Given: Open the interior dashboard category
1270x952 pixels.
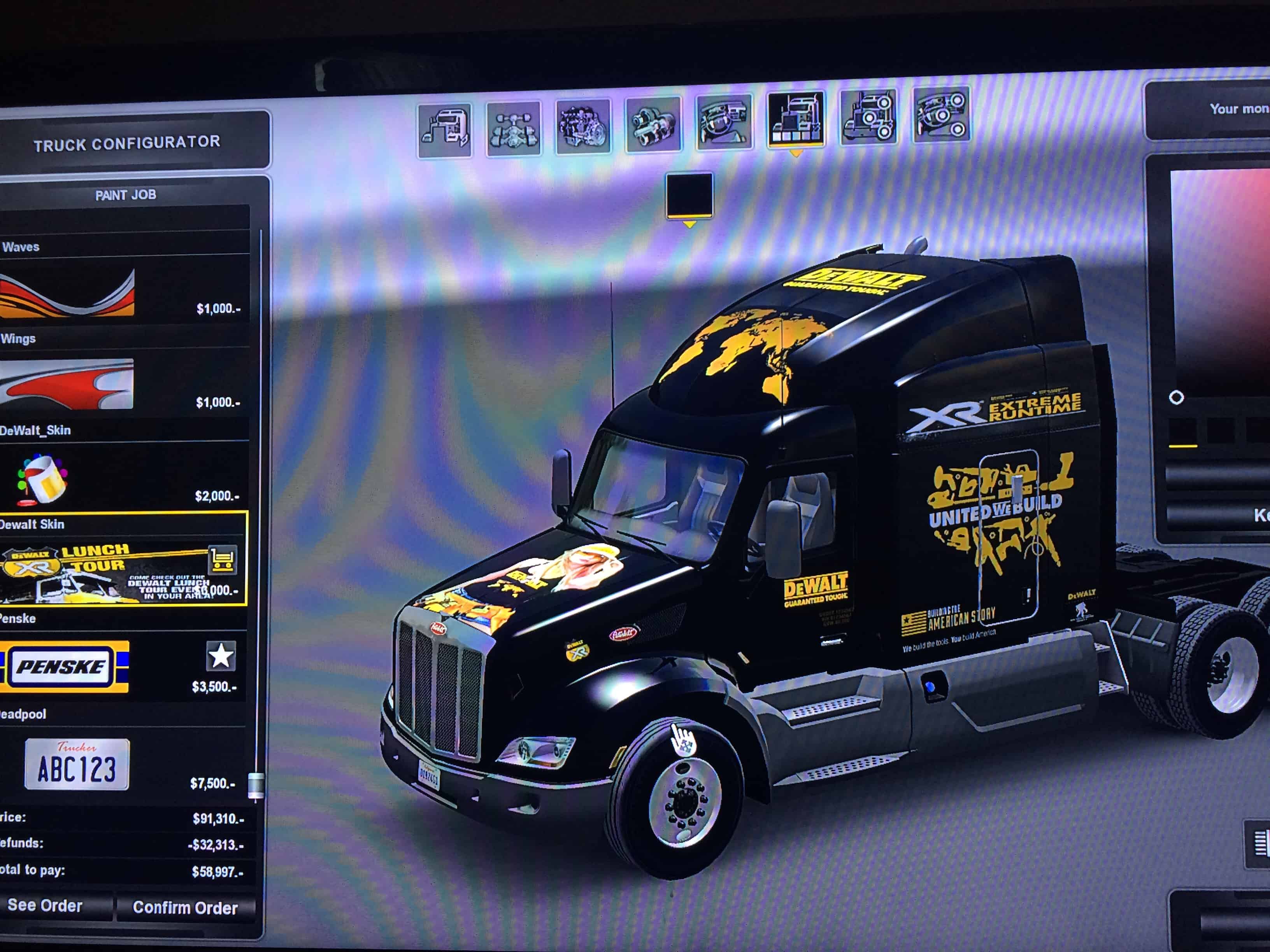Looking at the screenshot, I should pos(723,122).
